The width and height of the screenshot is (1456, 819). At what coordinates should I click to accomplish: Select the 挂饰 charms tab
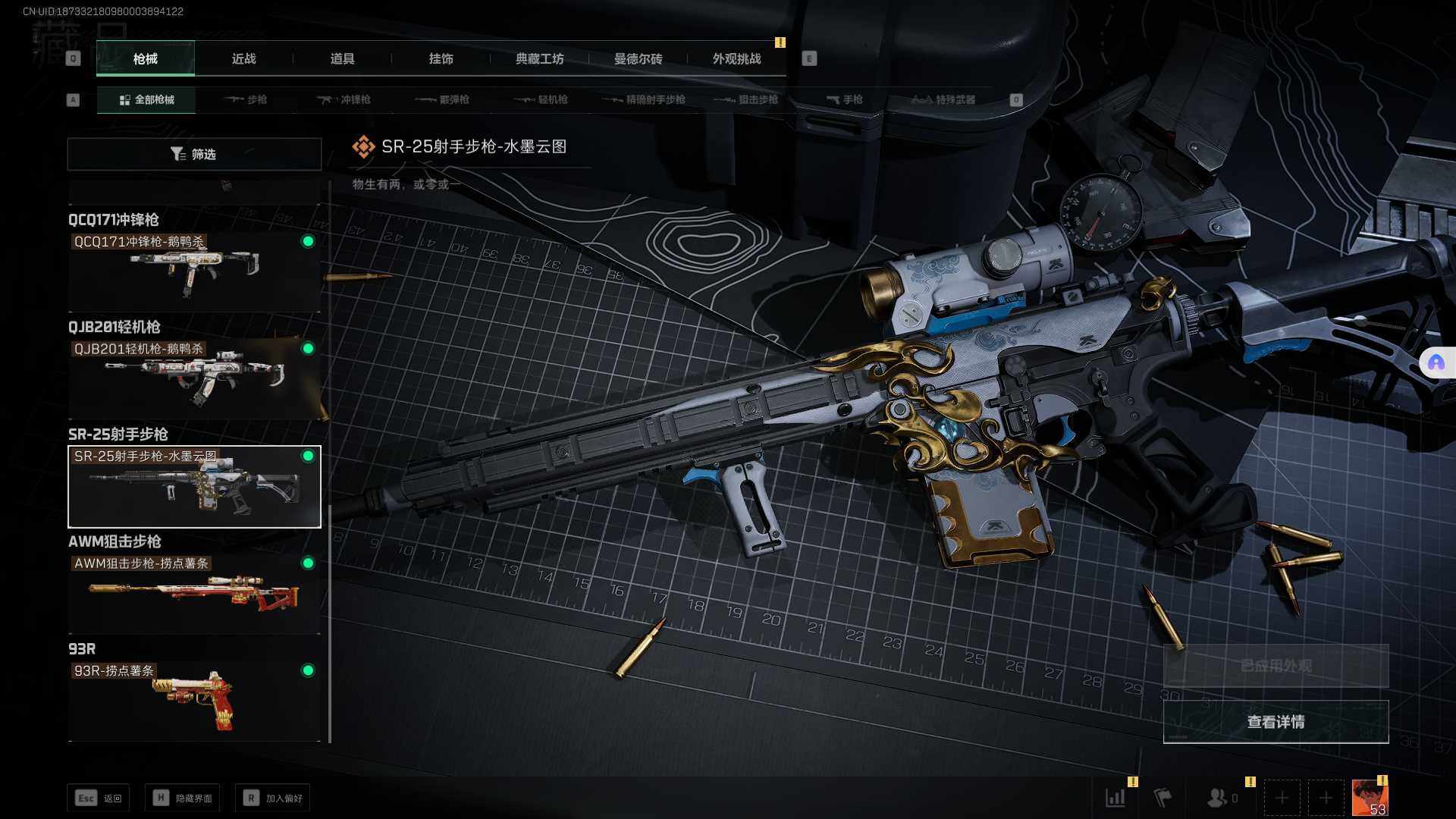441,59
